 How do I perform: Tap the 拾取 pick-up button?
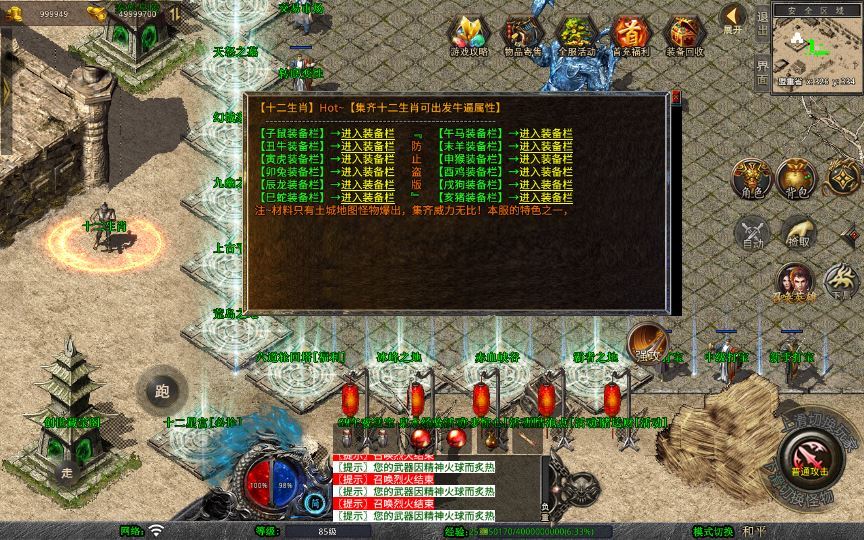(797, 233)
